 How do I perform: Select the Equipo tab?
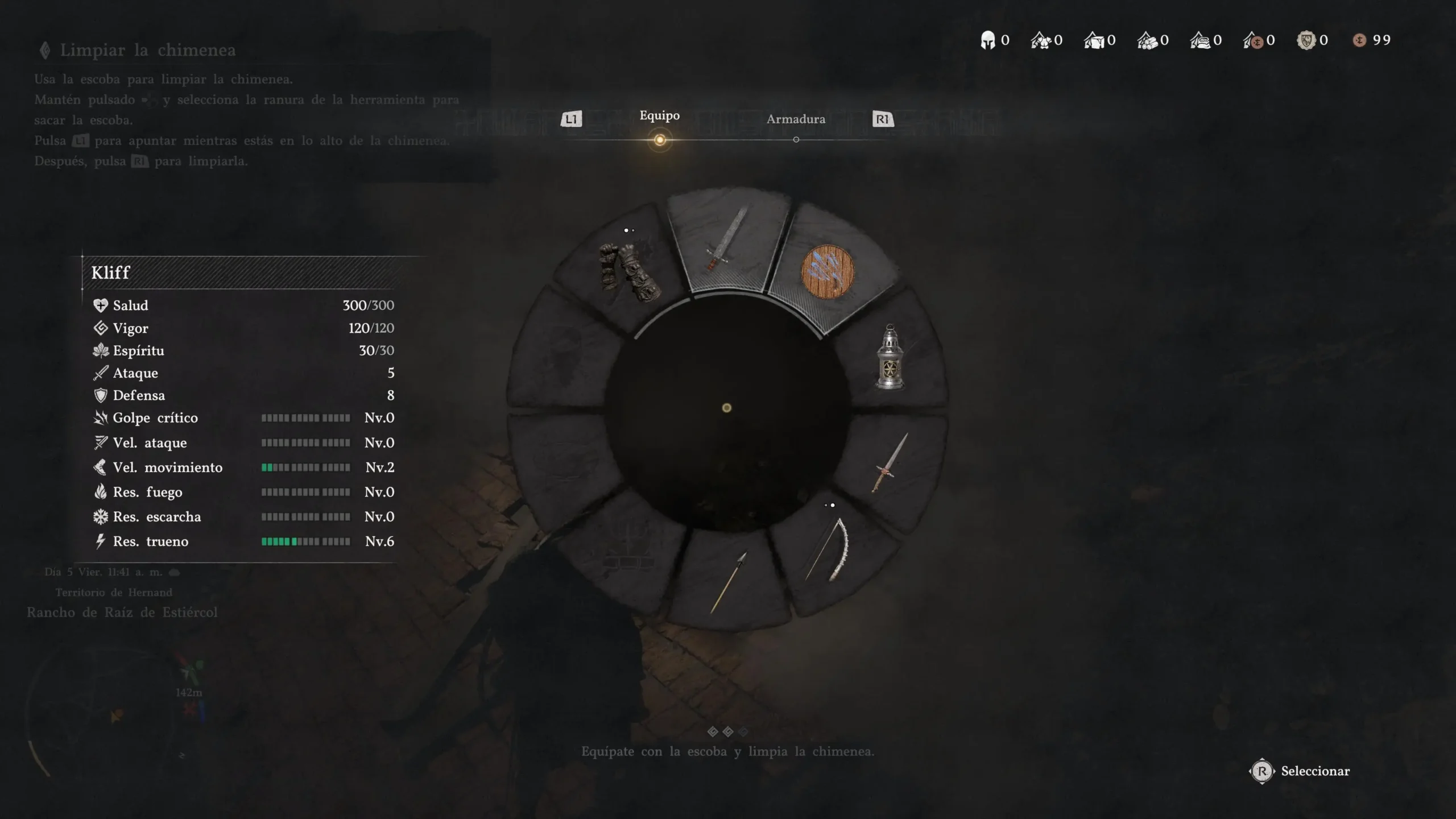point(659,116)
